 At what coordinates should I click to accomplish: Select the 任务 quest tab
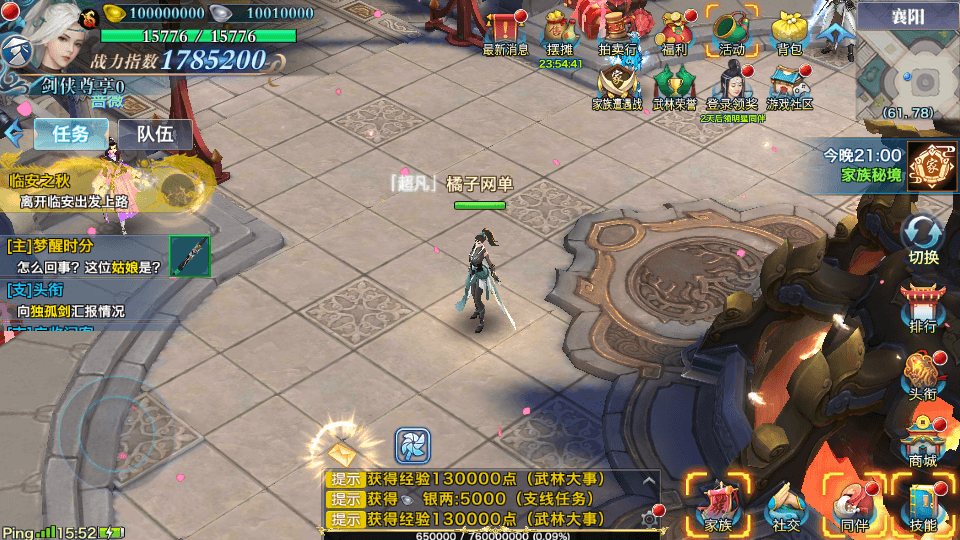(70, 134)
